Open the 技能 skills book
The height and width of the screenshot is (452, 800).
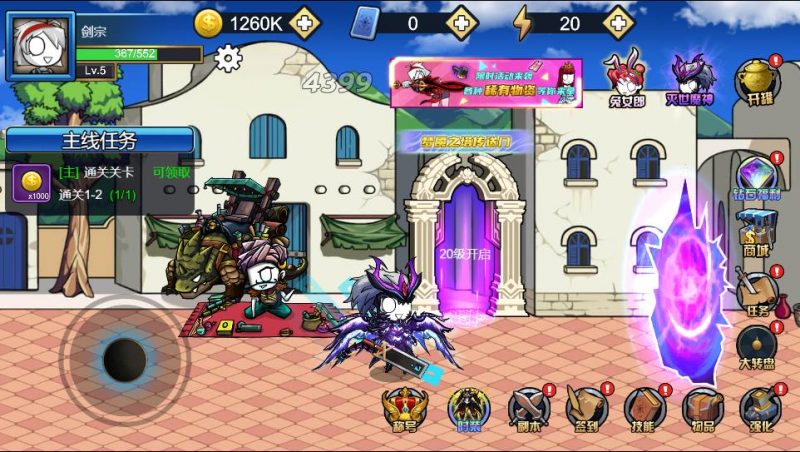pyautogui.click(x=644, y=409)
